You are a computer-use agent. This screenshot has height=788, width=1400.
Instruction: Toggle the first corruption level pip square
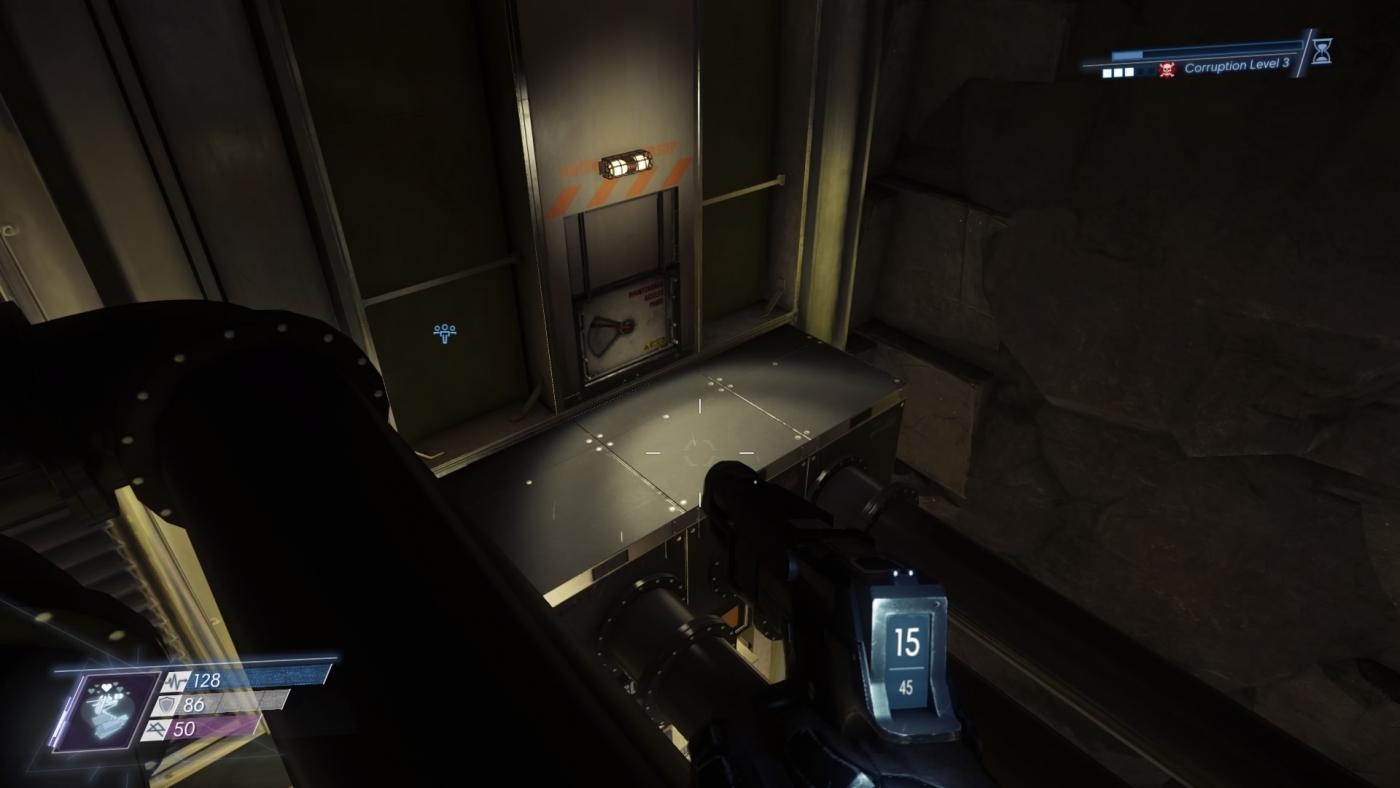tap(1108, 72)
